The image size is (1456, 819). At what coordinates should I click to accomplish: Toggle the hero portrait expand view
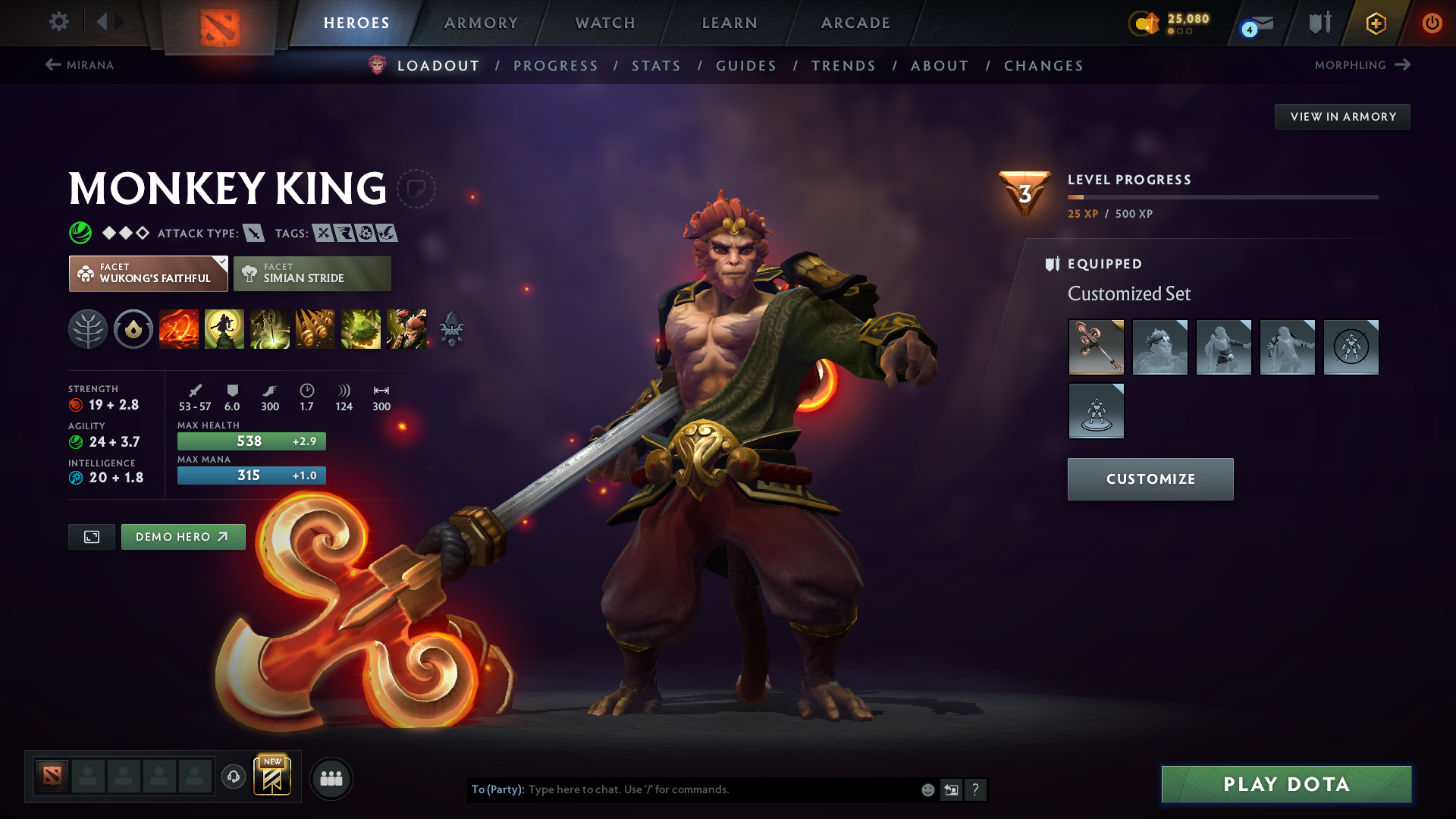(x=91, y=536)
